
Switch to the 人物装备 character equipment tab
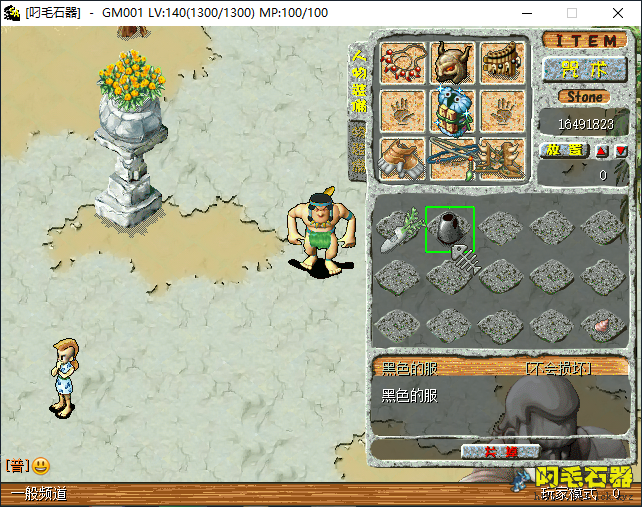(358, 79)
